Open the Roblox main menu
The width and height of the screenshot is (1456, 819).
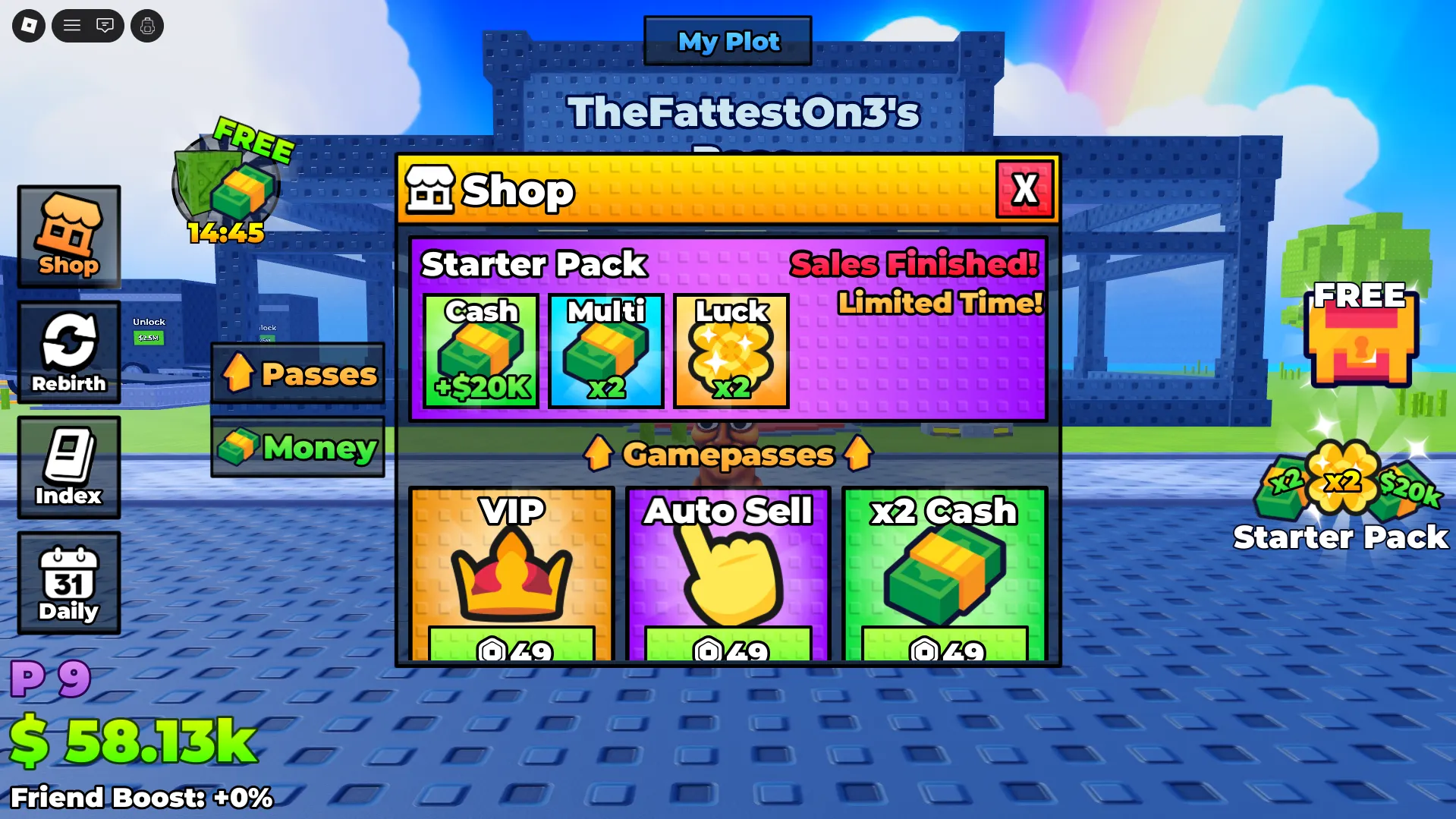click(x=29, y=26)
